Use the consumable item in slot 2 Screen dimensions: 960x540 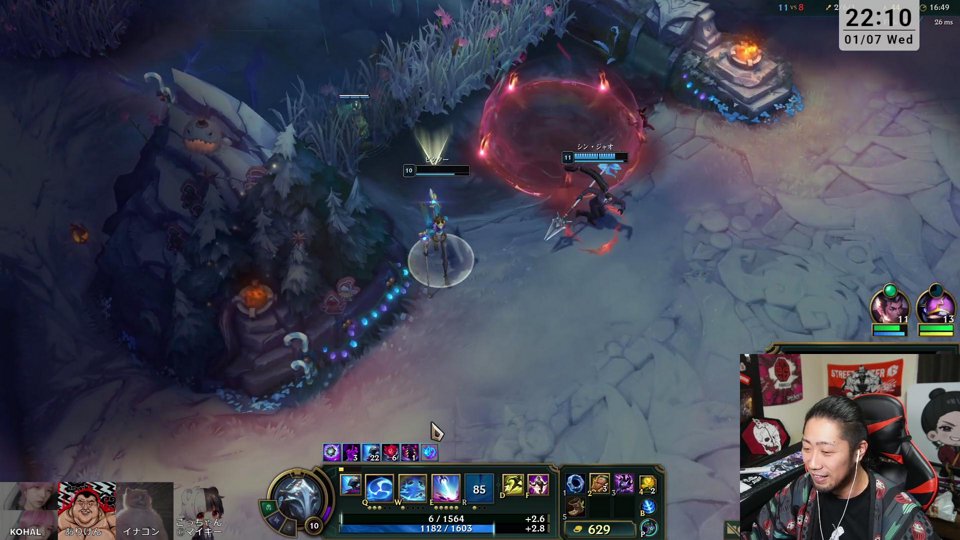tap(600, 484)
